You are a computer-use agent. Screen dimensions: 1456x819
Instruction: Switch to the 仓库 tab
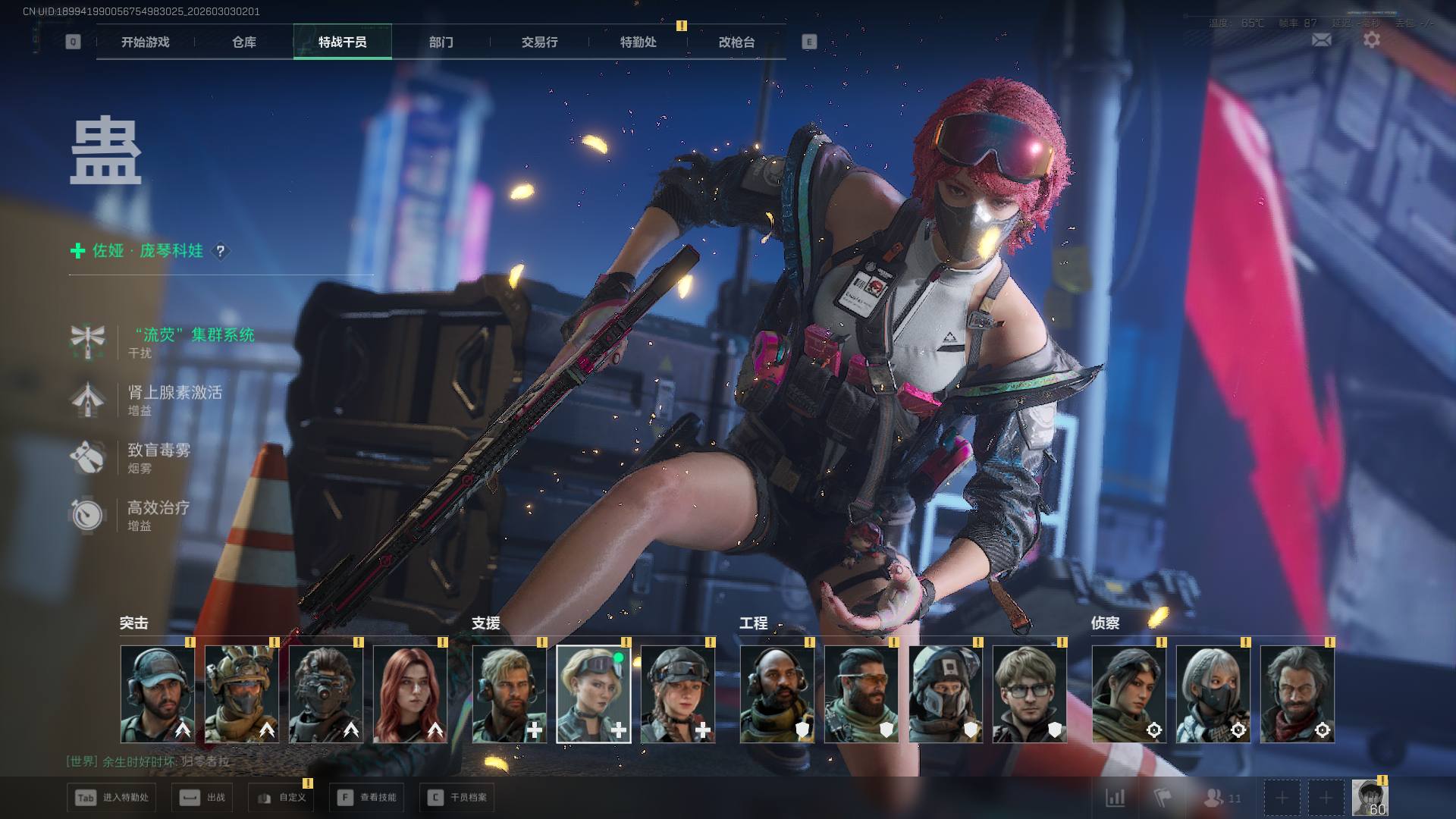click(244, 42)
